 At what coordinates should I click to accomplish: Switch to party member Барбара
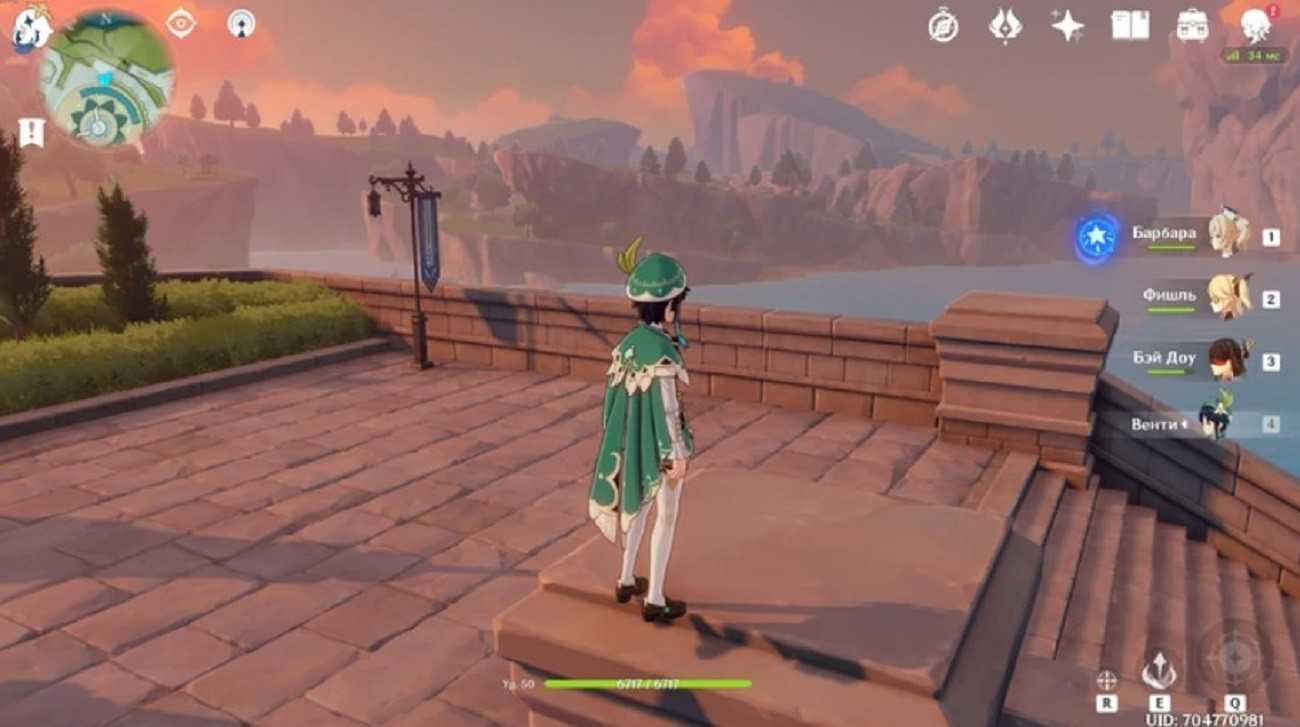[1227, 235]
